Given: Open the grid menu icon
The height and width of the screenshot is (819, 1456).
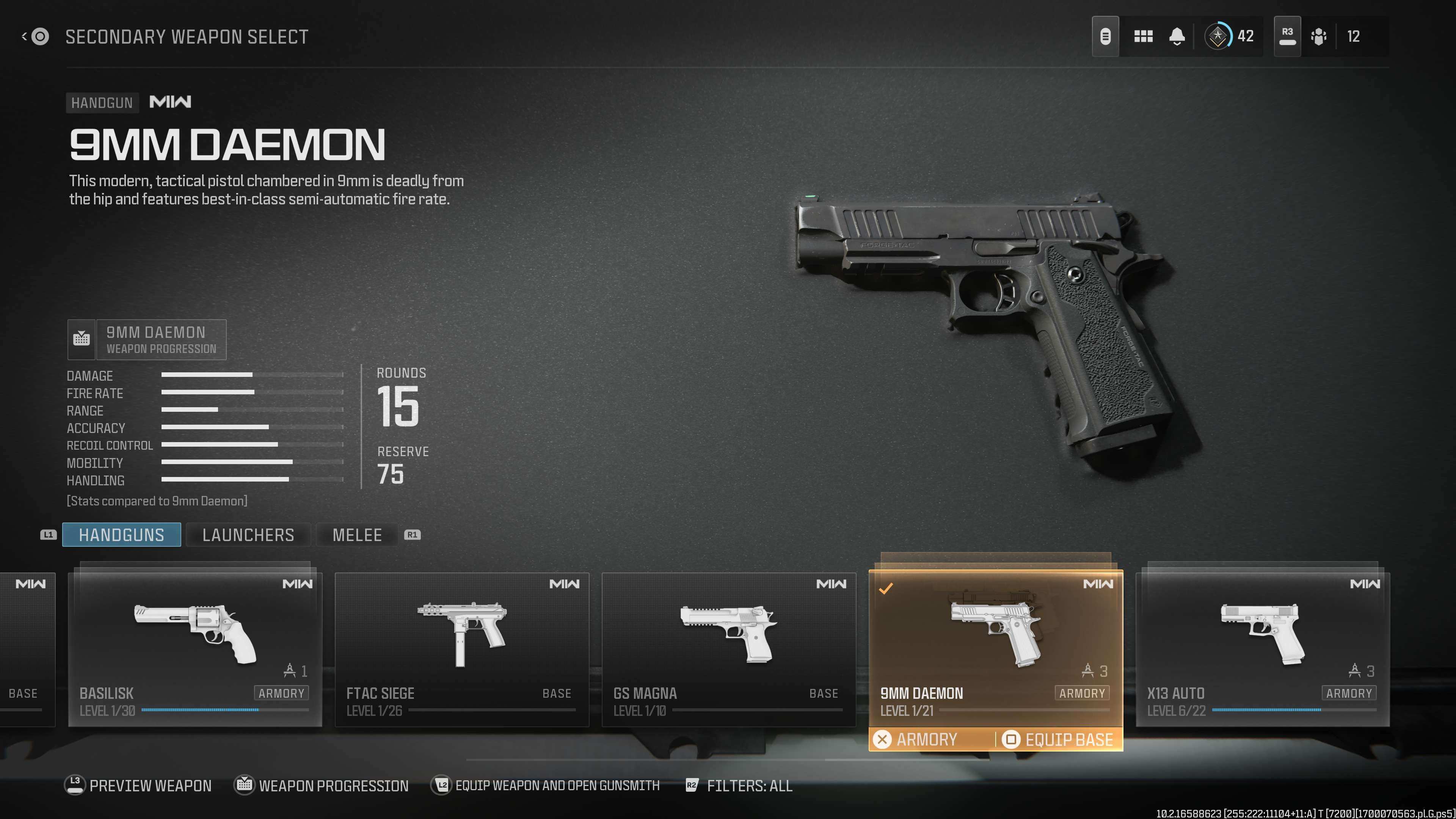Looking at the screenshot, I should pos(1143,37).
